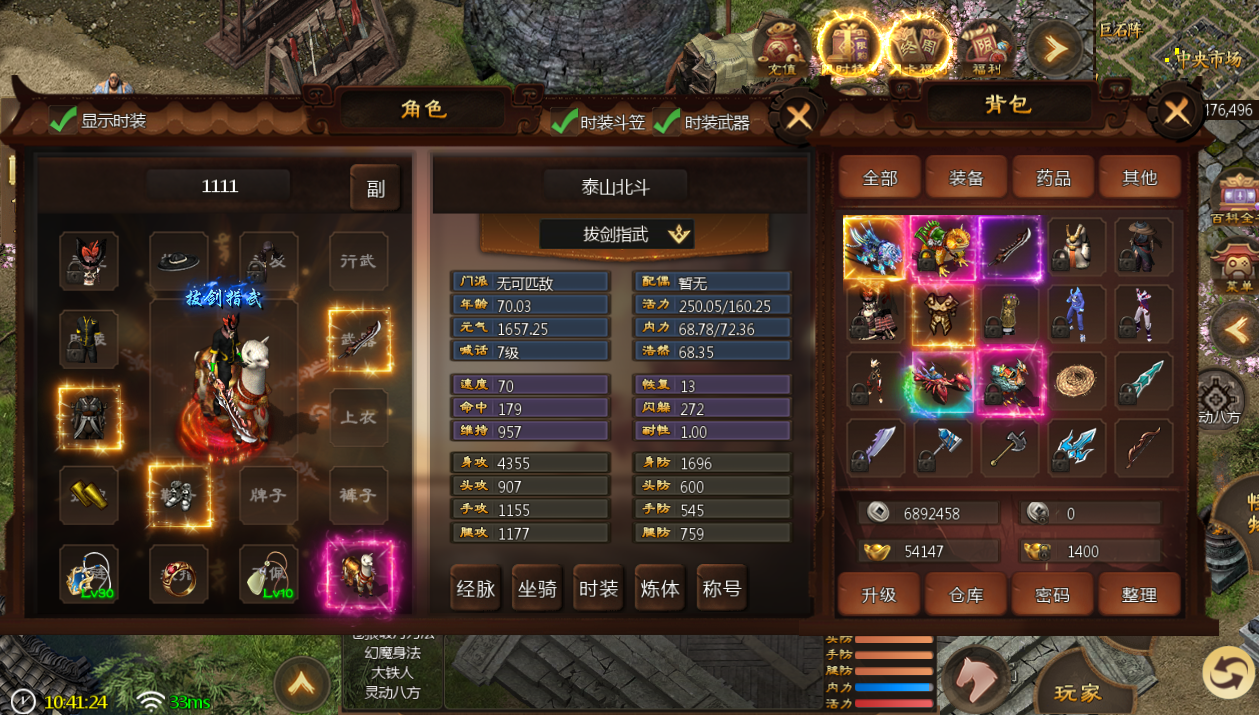Show the 全部 bag tab

pyautogui.click(x=880, y=178)
